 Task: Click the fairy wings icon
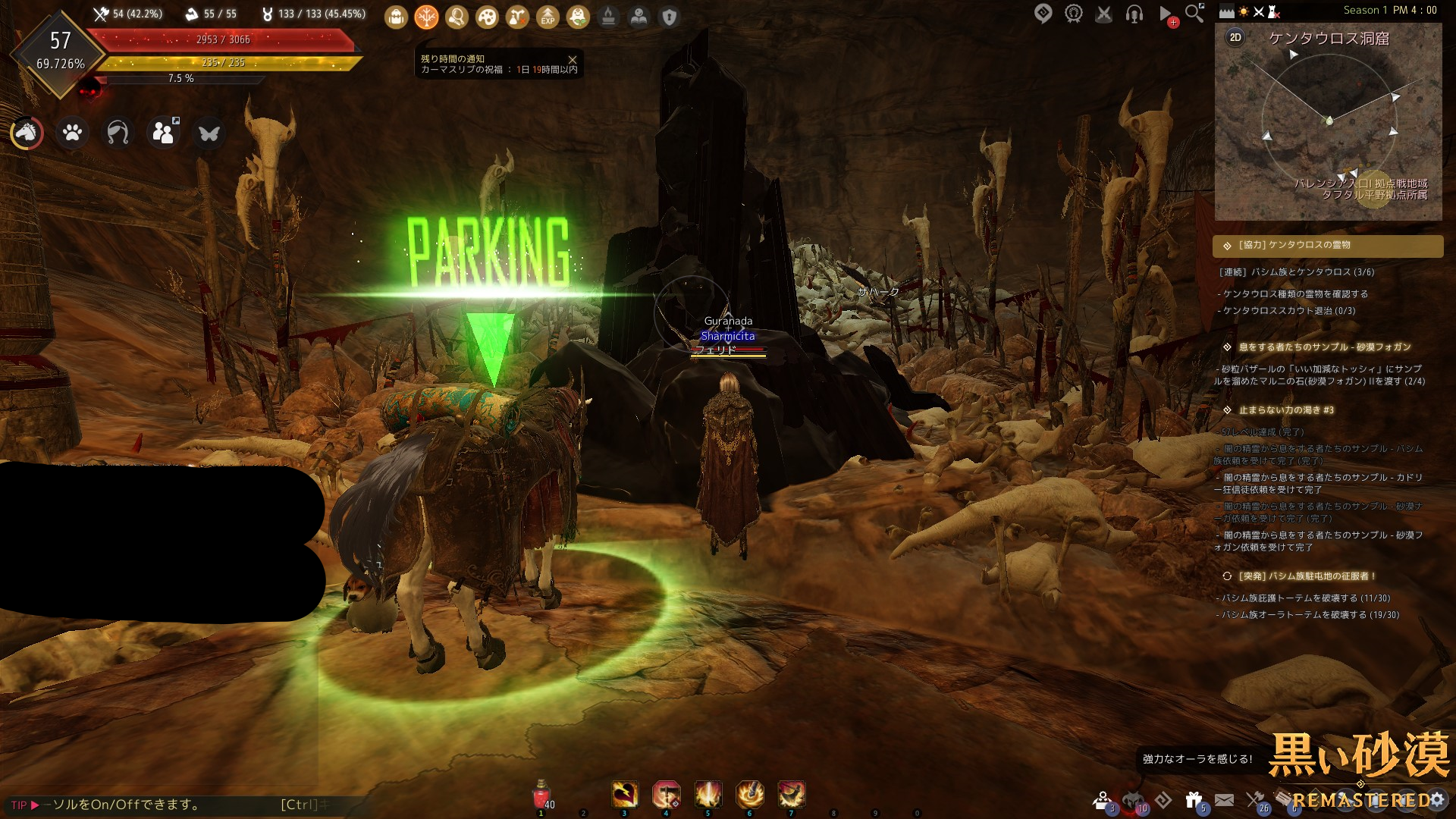point(209,133)
